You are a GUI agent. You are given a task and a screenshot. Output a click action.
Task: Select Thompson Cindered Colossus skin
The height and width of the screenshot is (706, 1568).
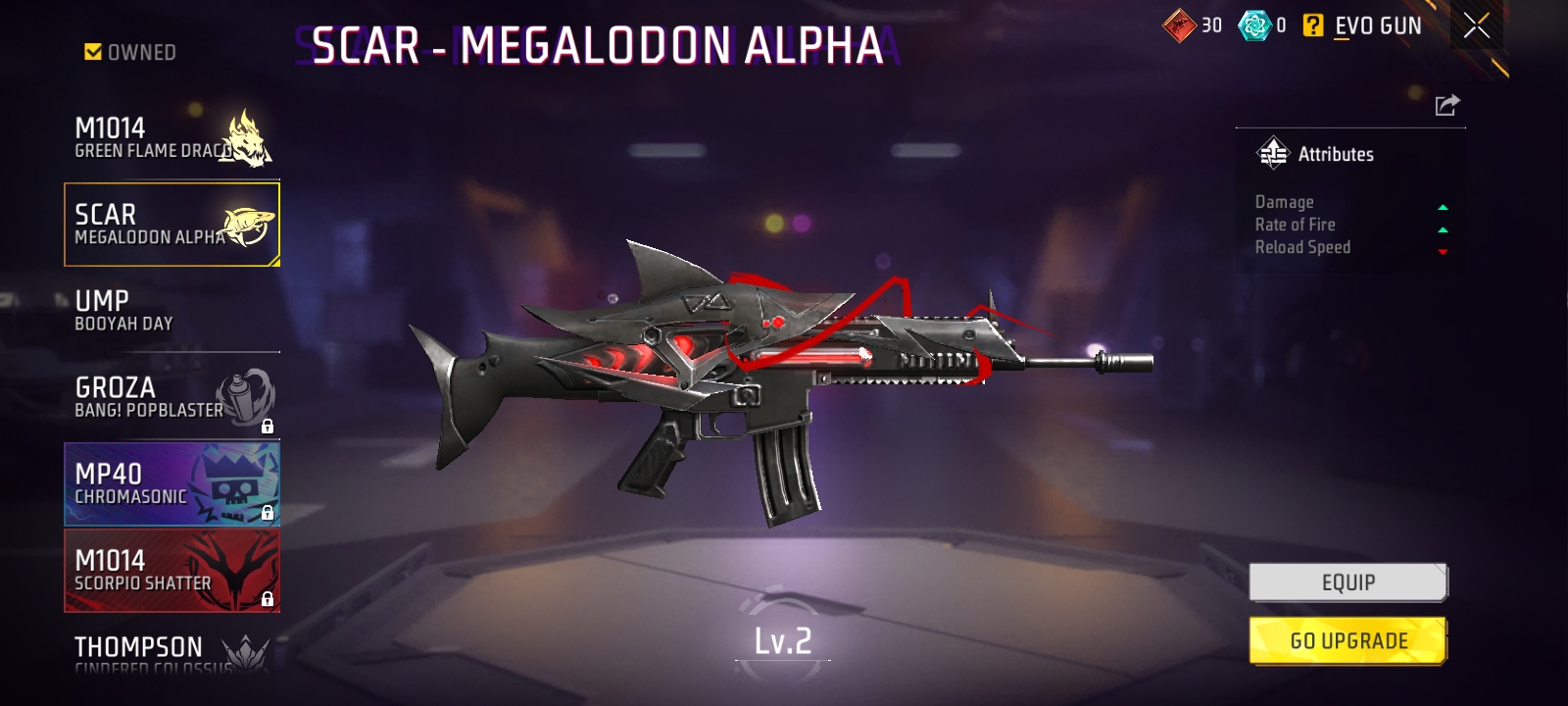tap(171, 651)
